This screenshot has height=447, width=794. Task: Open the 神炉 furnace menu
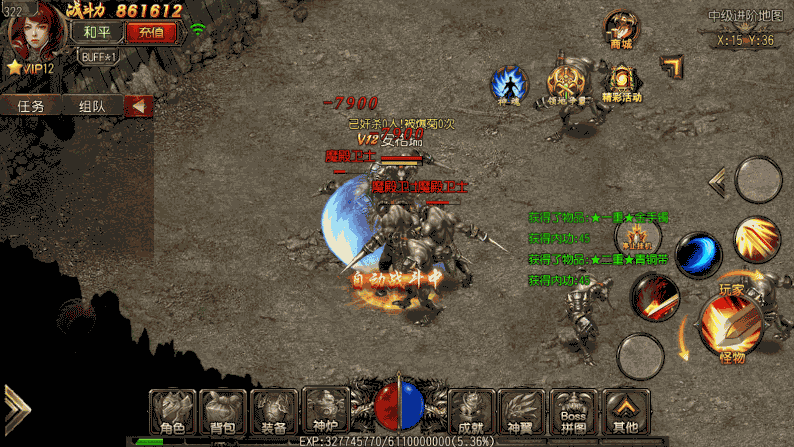(x=325, y=409)
